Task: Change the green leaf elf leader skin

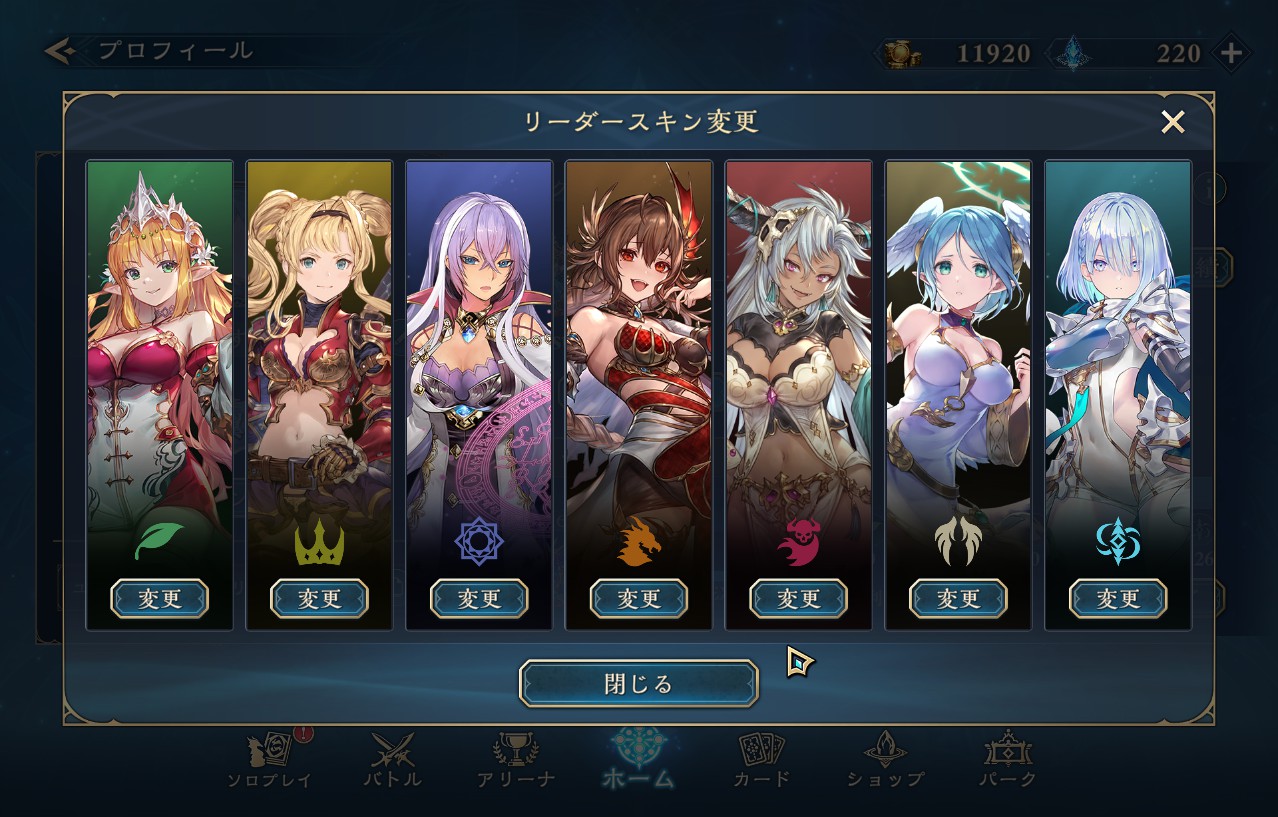Action: pos(159,599)
